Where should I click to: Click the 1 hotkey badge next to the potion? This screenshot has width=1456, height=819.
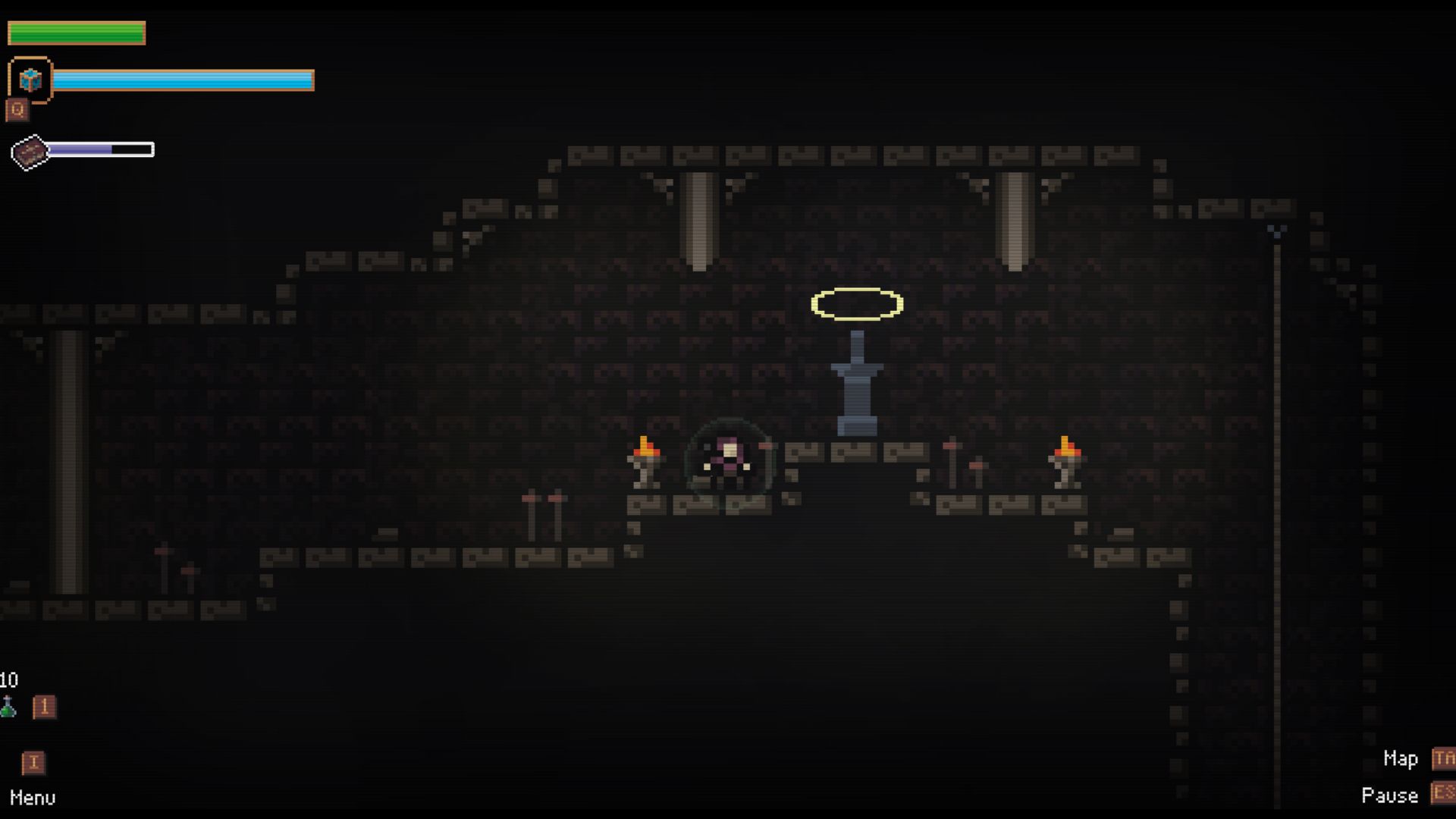pyautogui.click(x=44, y=707)
